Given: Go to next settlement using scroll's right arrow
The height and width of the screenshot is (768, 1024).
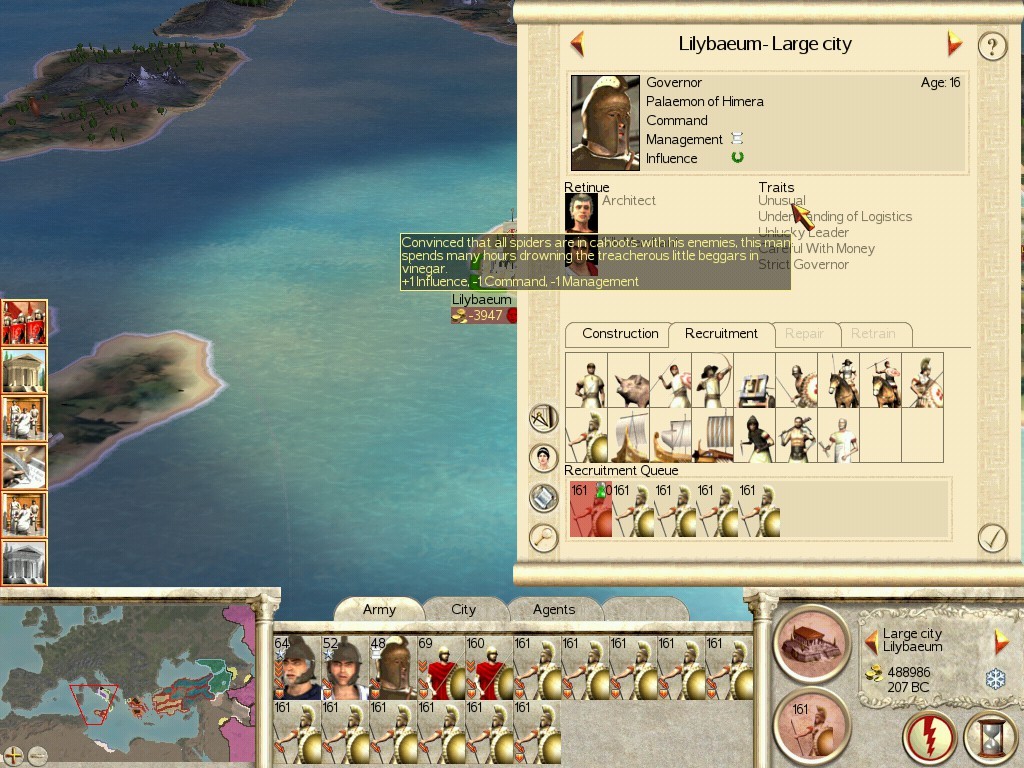Looking at the screenshot, I should click(x=954, y=44).
